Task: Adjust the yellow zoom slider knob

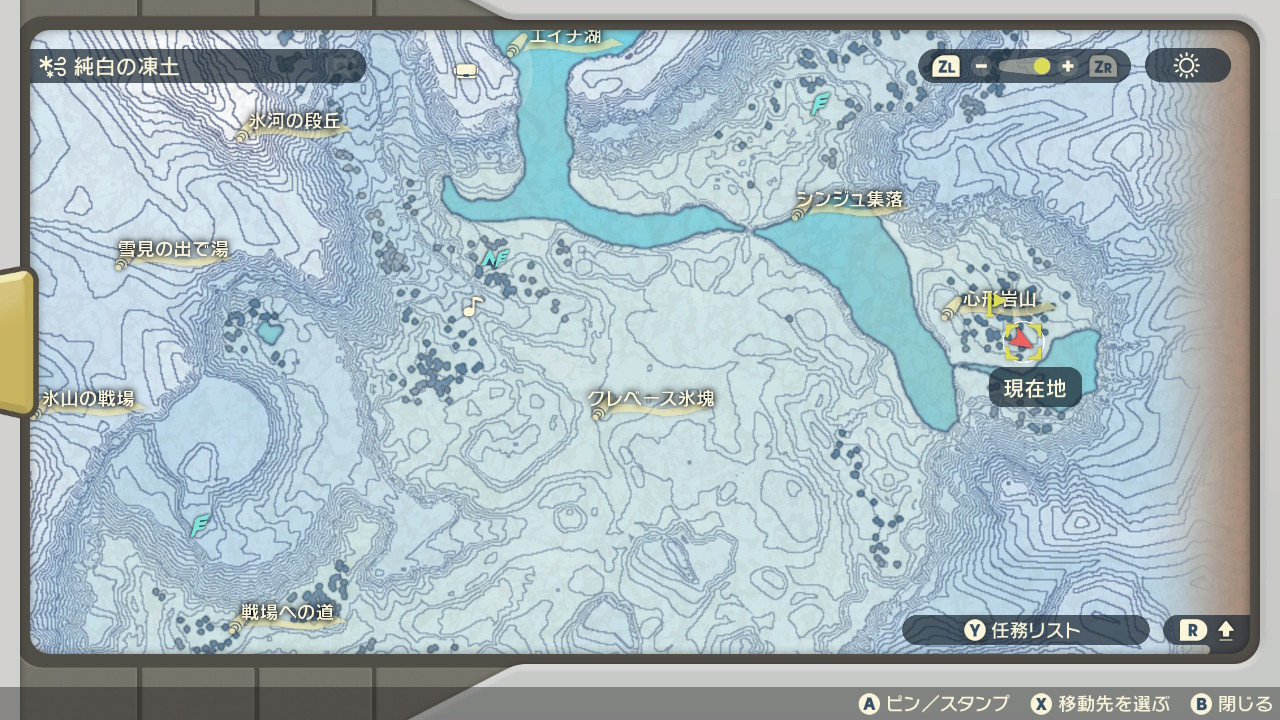Action: [1042, 67]
